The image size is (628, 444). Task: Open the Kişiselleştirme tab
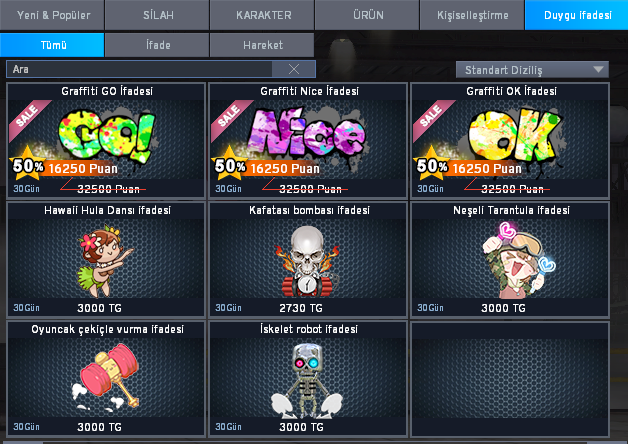(472, 16)
